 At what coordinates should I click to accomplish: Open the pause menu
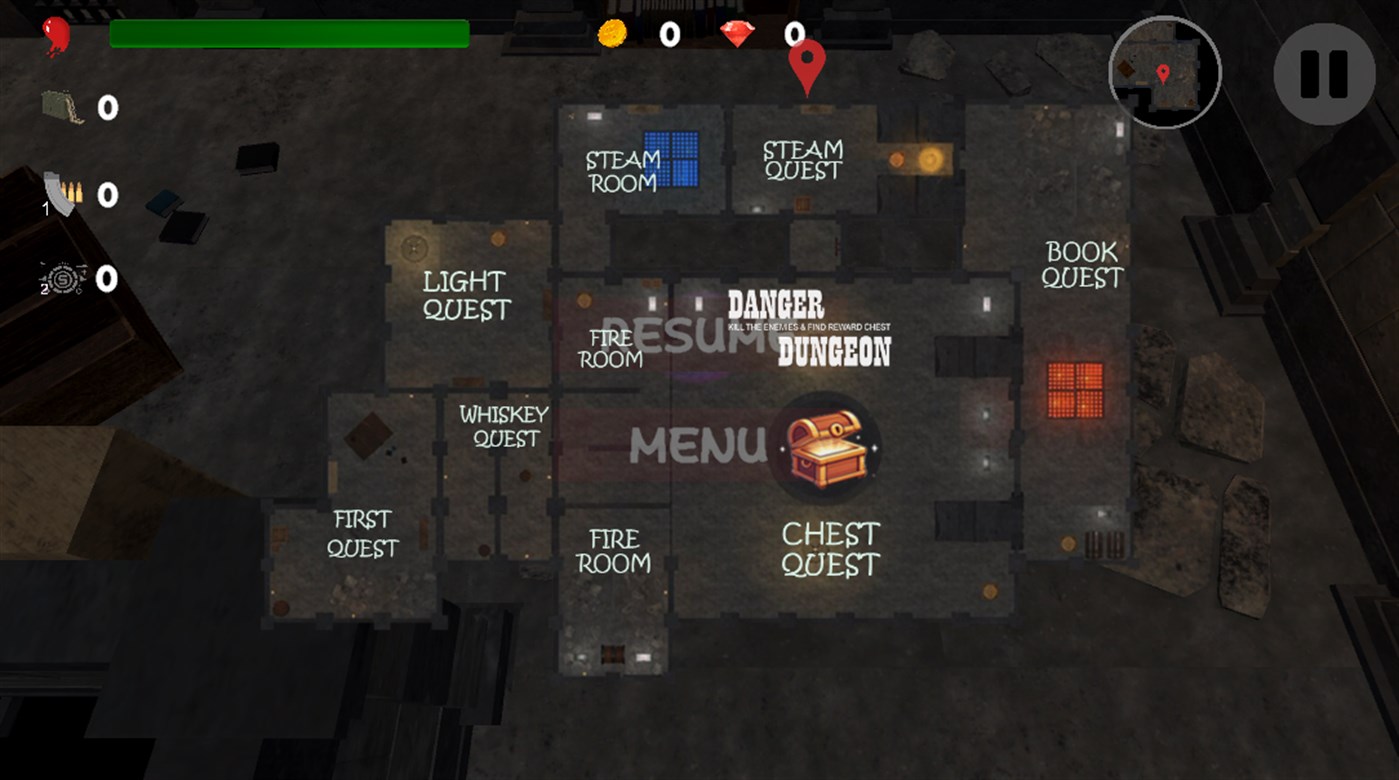[x=1323, y=74]
